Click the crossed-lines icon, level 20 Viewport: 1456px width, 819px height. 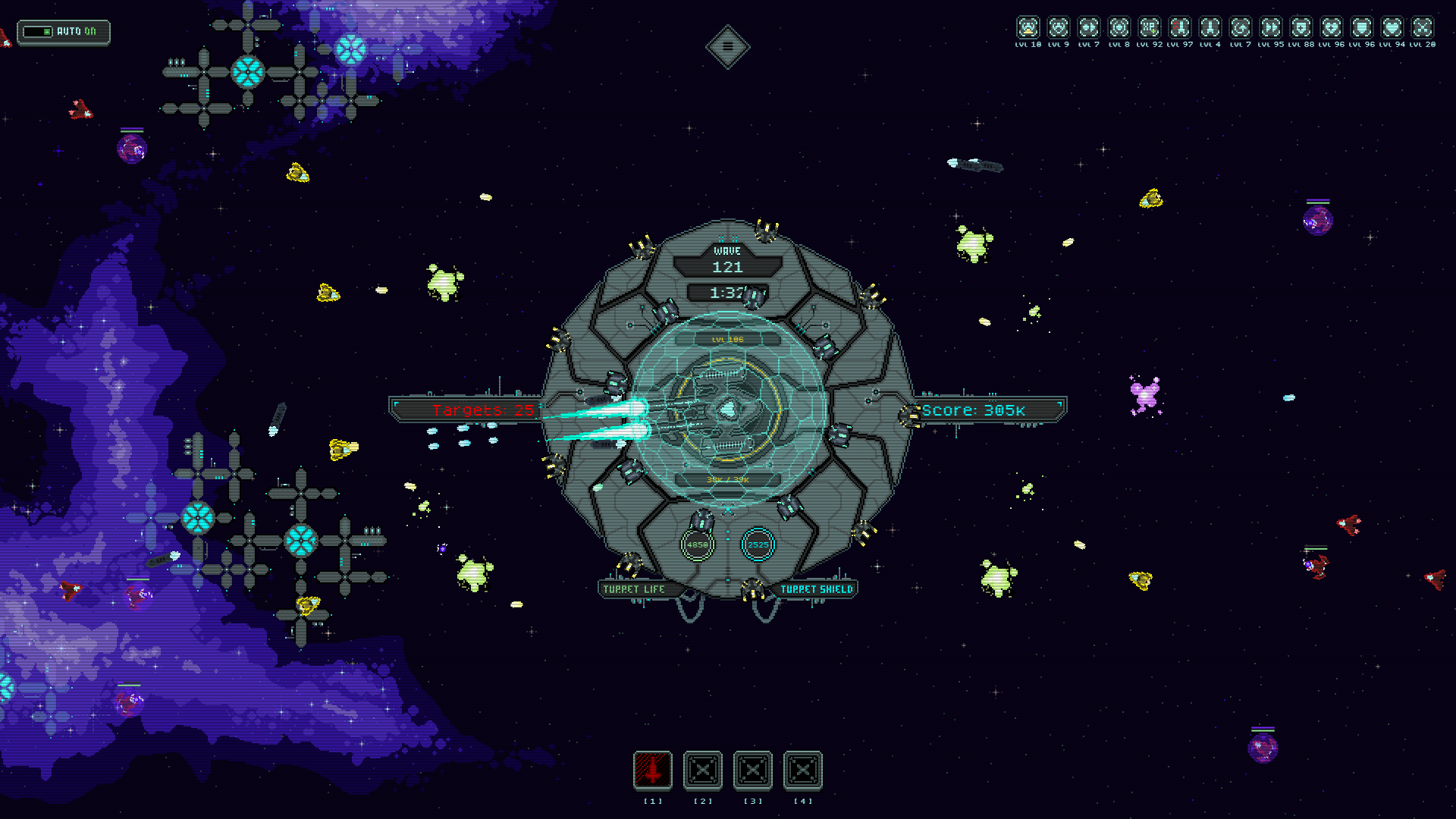click(1423, 28)
